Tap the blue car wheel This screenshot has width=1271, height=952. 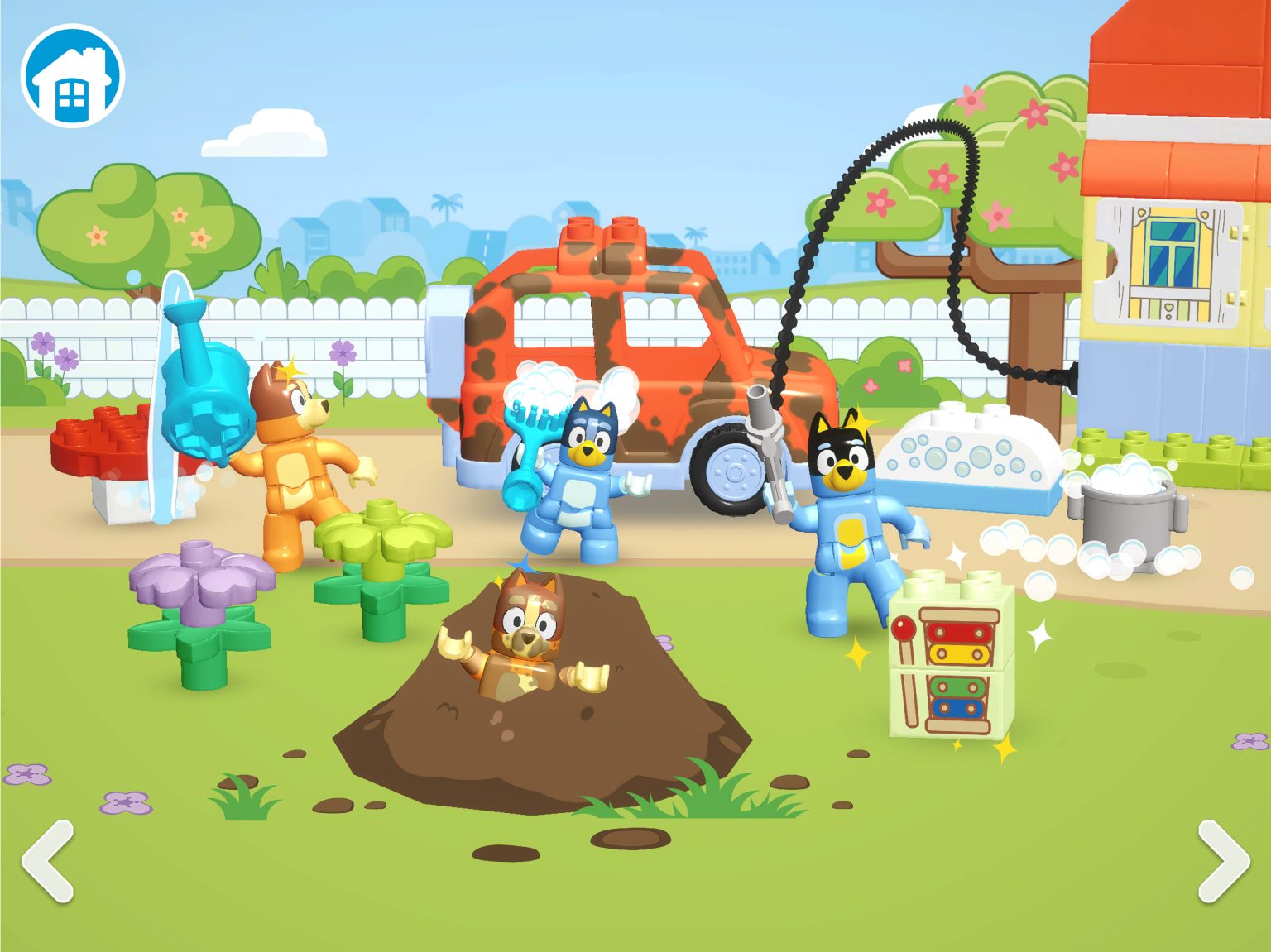tap(735, 471)
